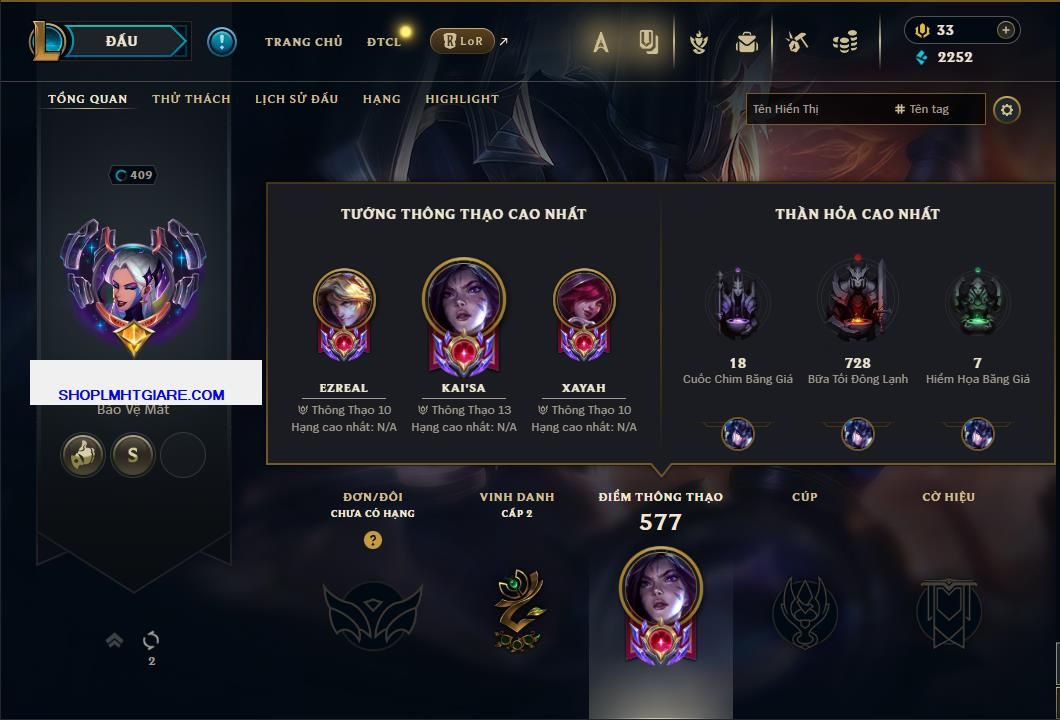Image resolution: width=1060 pixels, height=720 pixels.
Task: Click the plus button to buy RP
Action: (x=1005, y=30)
